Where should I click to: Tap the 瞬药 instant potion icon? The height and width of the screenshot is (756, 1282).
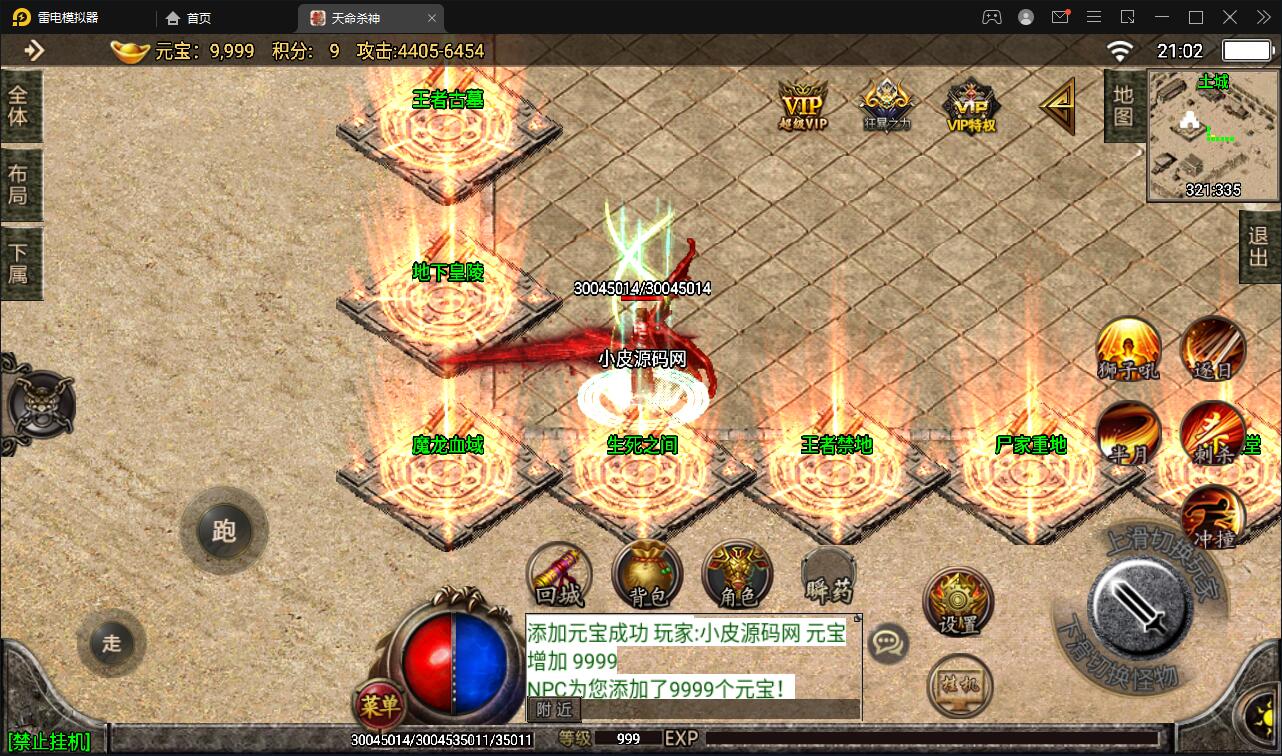pos(827,575)
